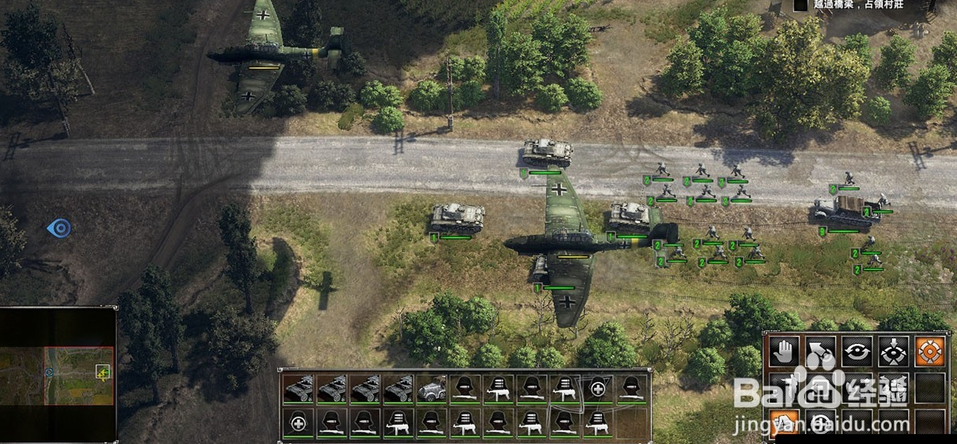Click the blue eye waypoint marker

click(x=59, y=228)
